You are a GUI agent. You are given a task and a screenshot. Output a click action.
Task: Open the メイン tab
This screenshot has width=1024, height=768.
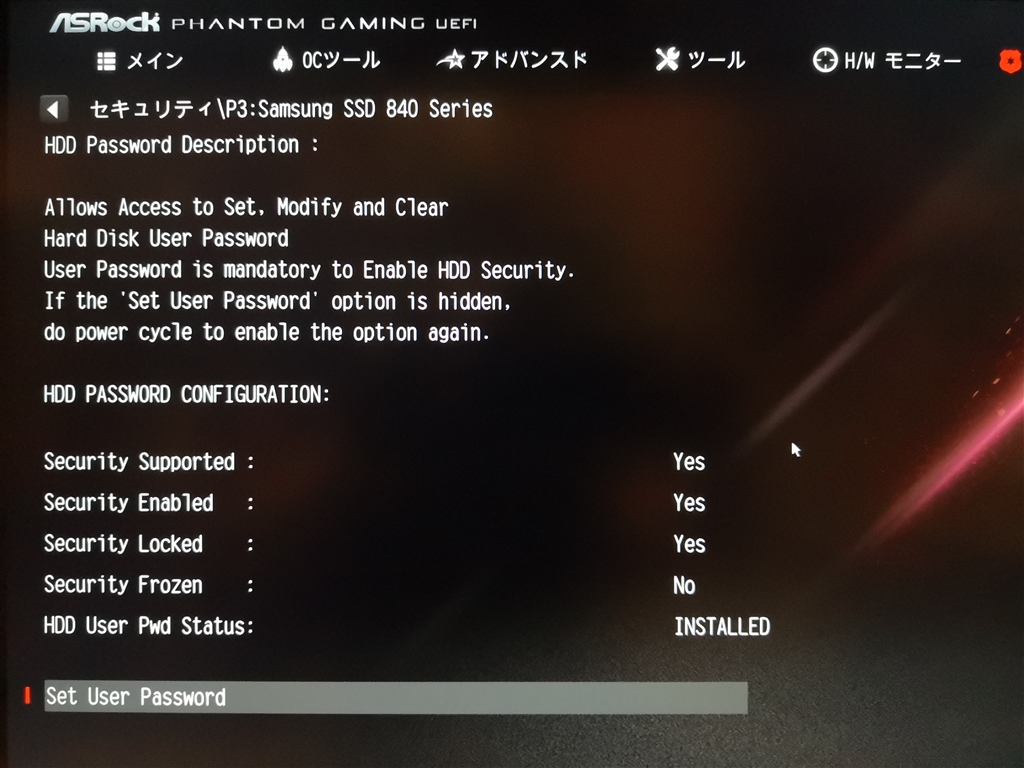point(140,61)
